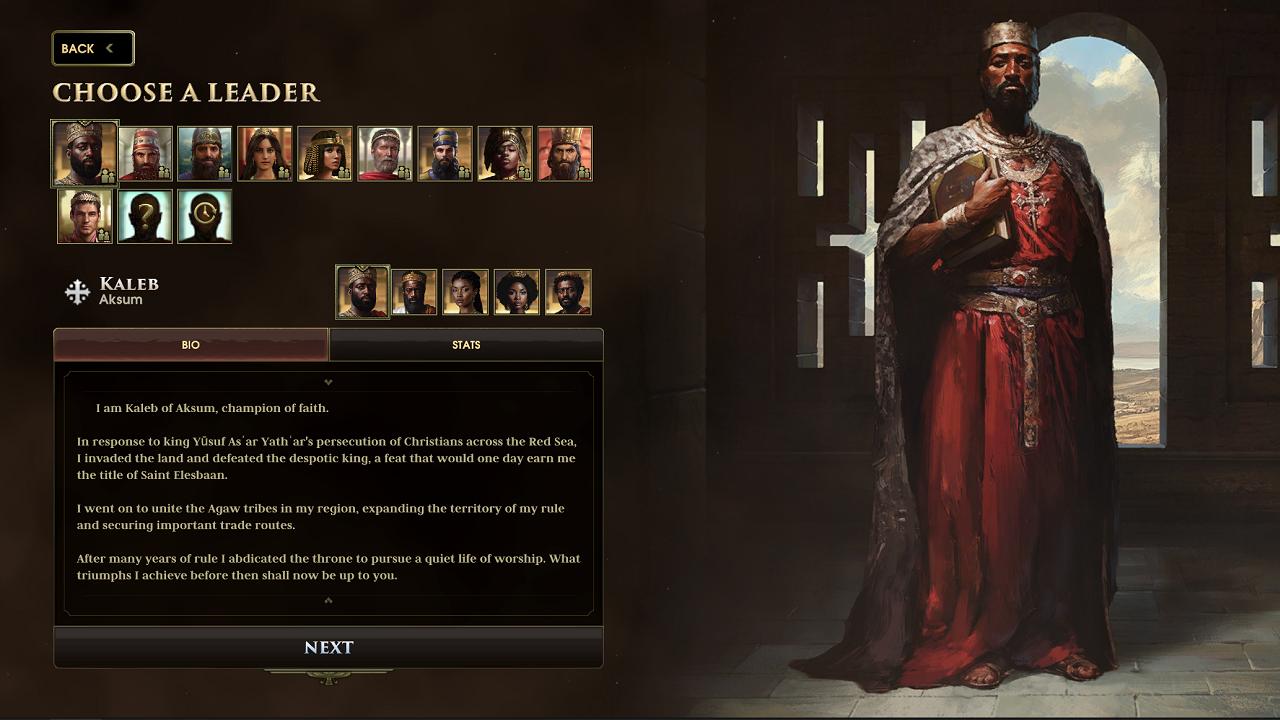Select the Egyptian queen with braided wig
1280x720 pixels.
point(325,153)
